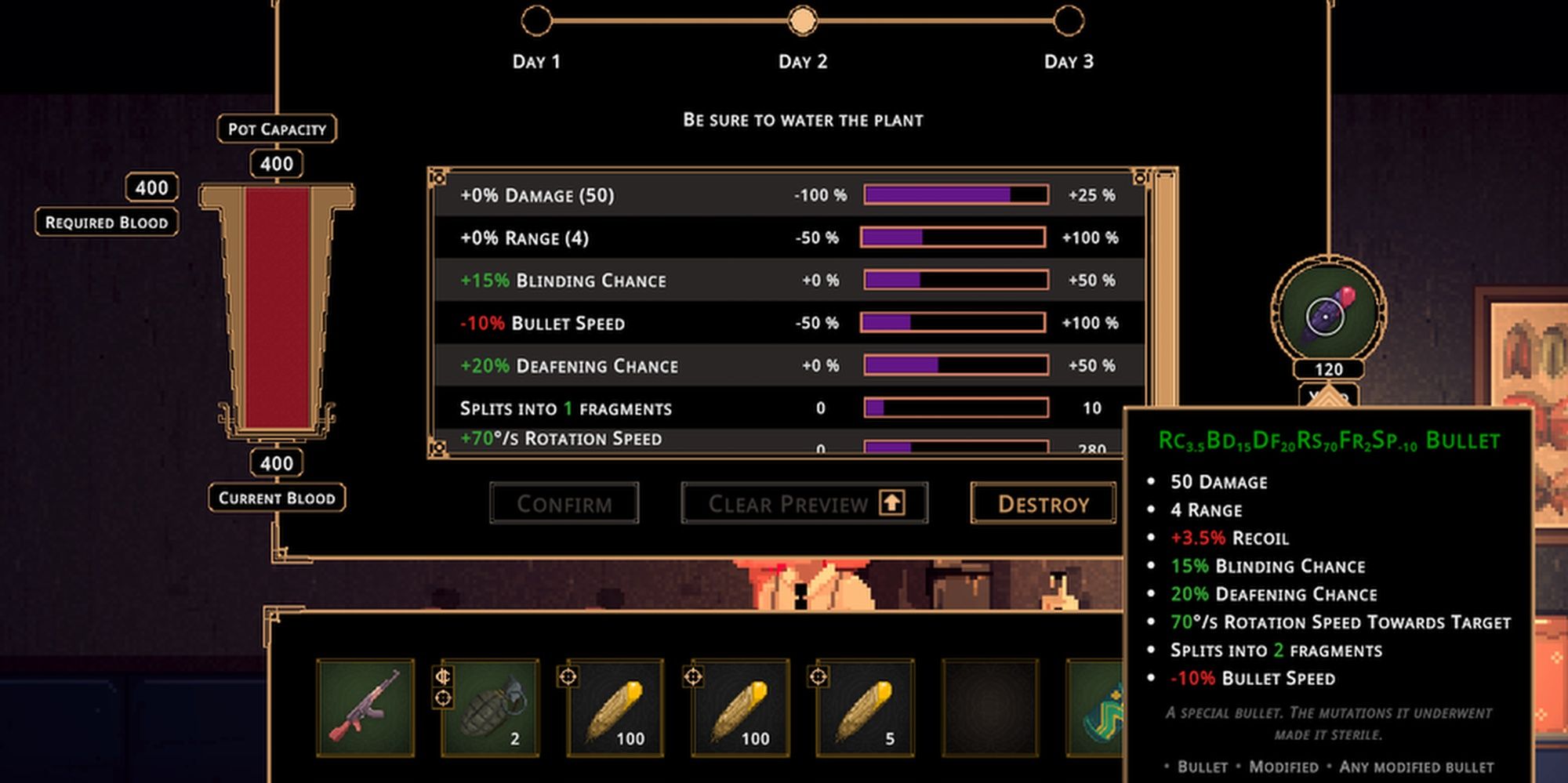Select the Day 1 node circle
Image resolution: width=1568 pixels, height=783 pixels.
point(538,22)
